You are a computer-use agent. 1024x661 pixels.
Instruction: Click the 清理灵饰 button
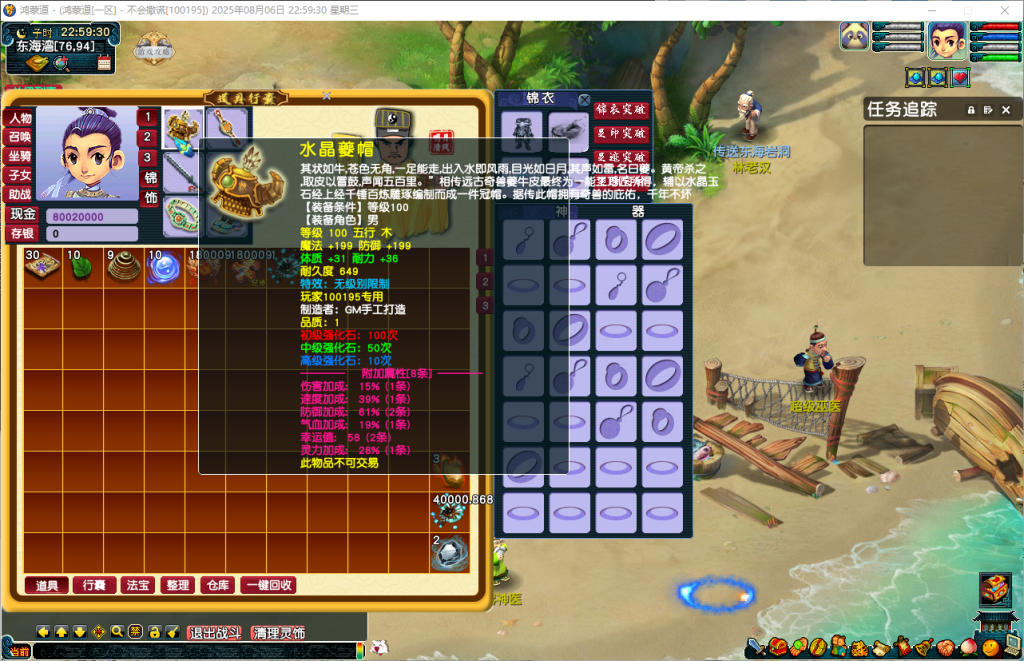click(279, 633)
